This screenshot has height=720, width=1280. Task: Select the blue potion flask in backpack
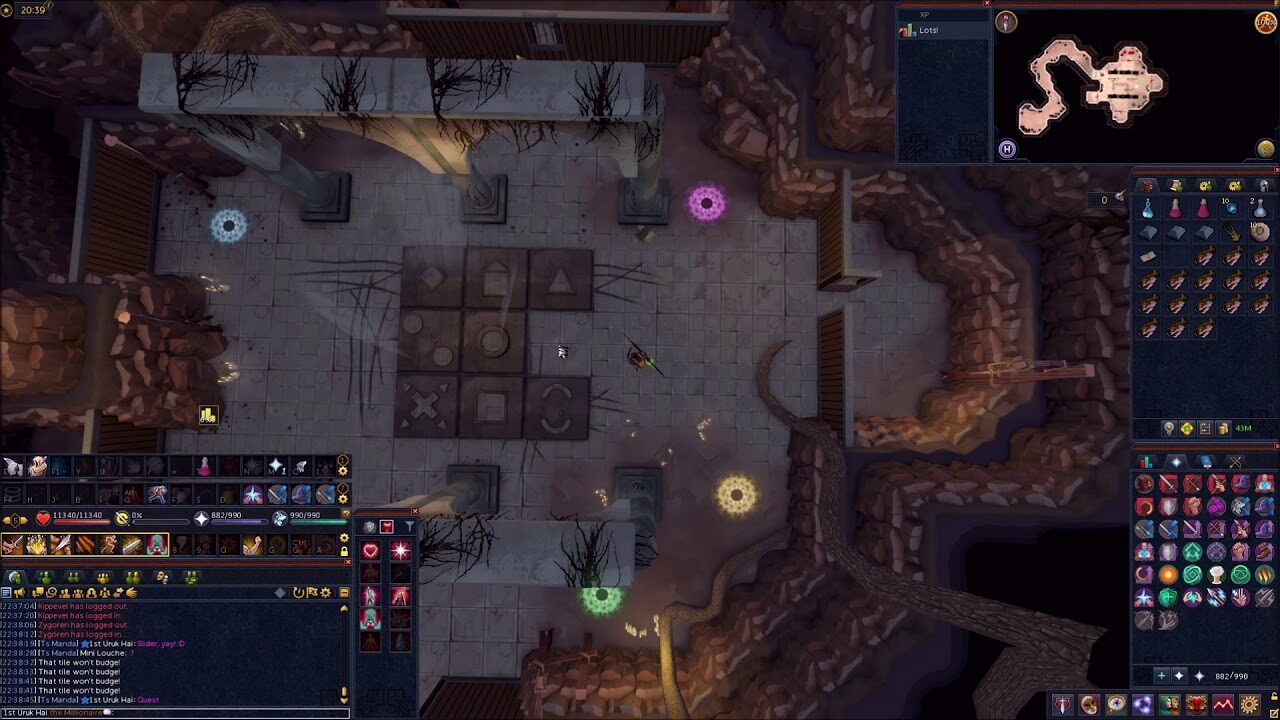tap(1148, 208)
